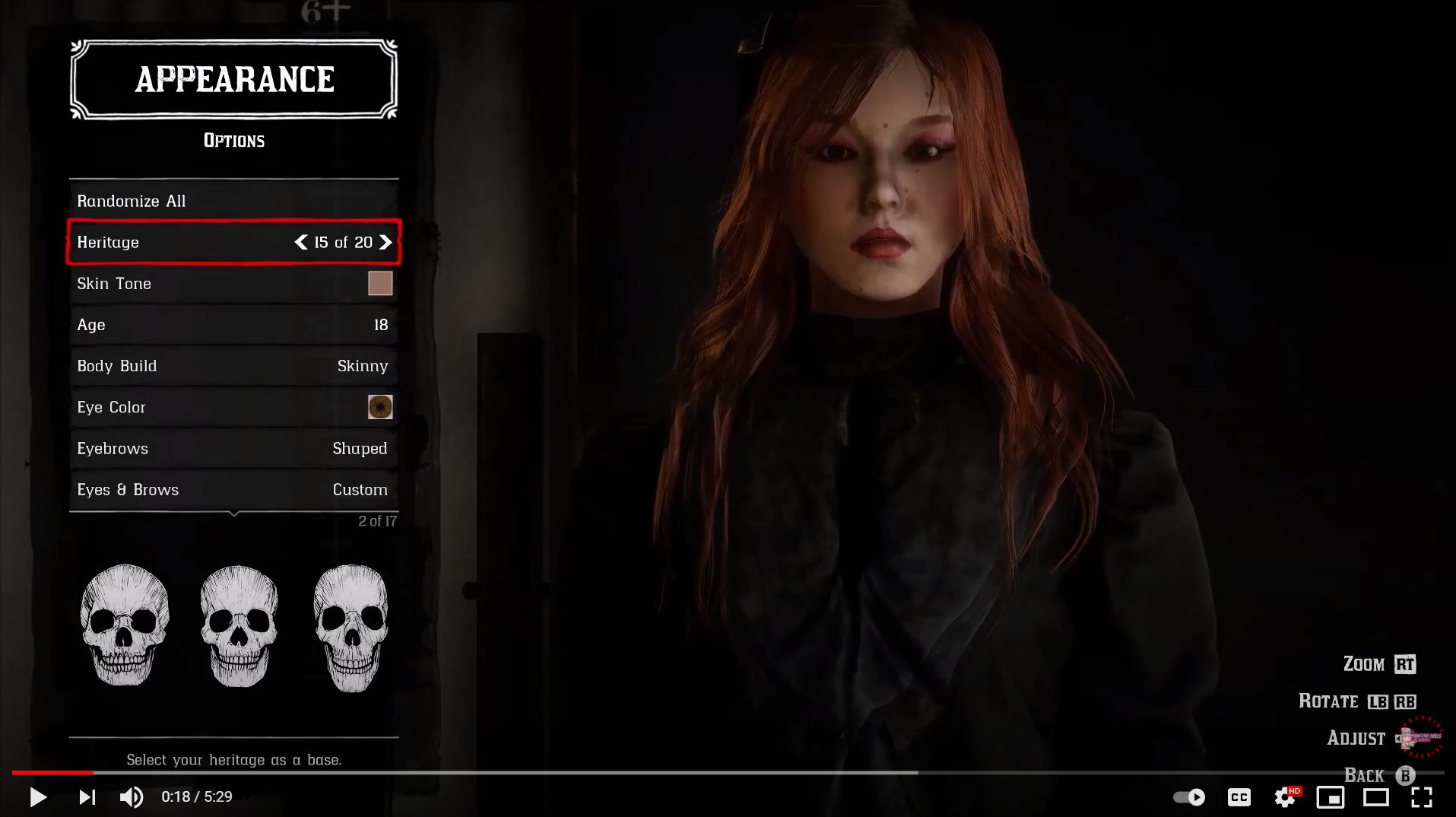This screenshot has height=817, width=1456.
Task: Toggle autoplay off
Action: coord(1190,797)
